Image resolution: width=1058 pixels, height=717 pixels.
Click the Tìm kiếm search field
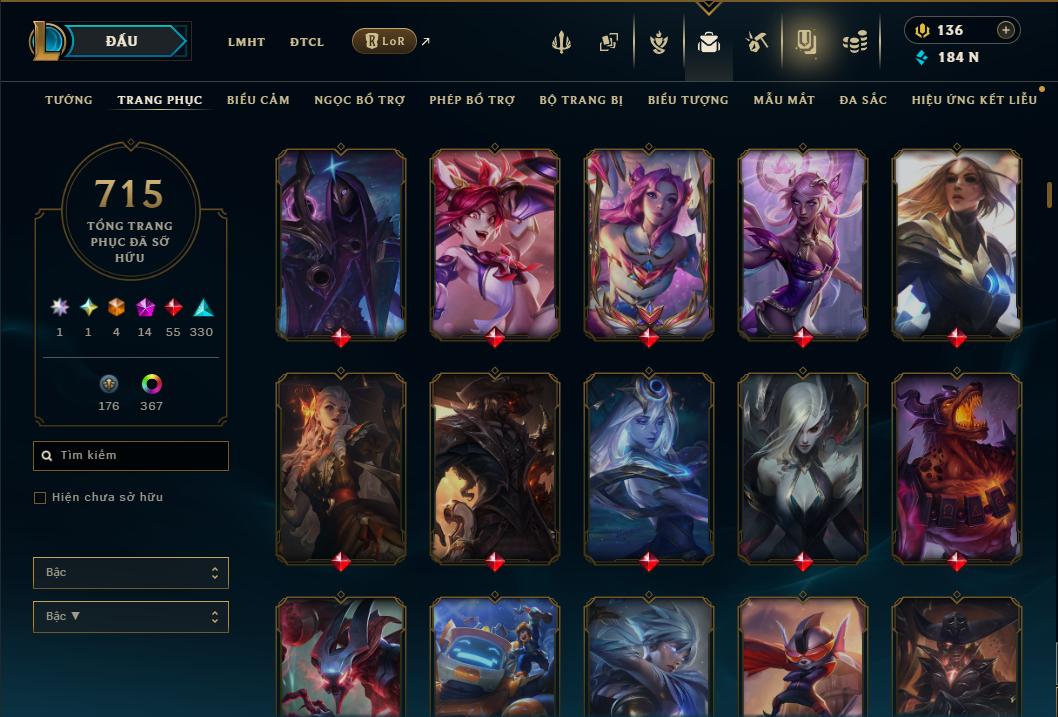(131, 456)
